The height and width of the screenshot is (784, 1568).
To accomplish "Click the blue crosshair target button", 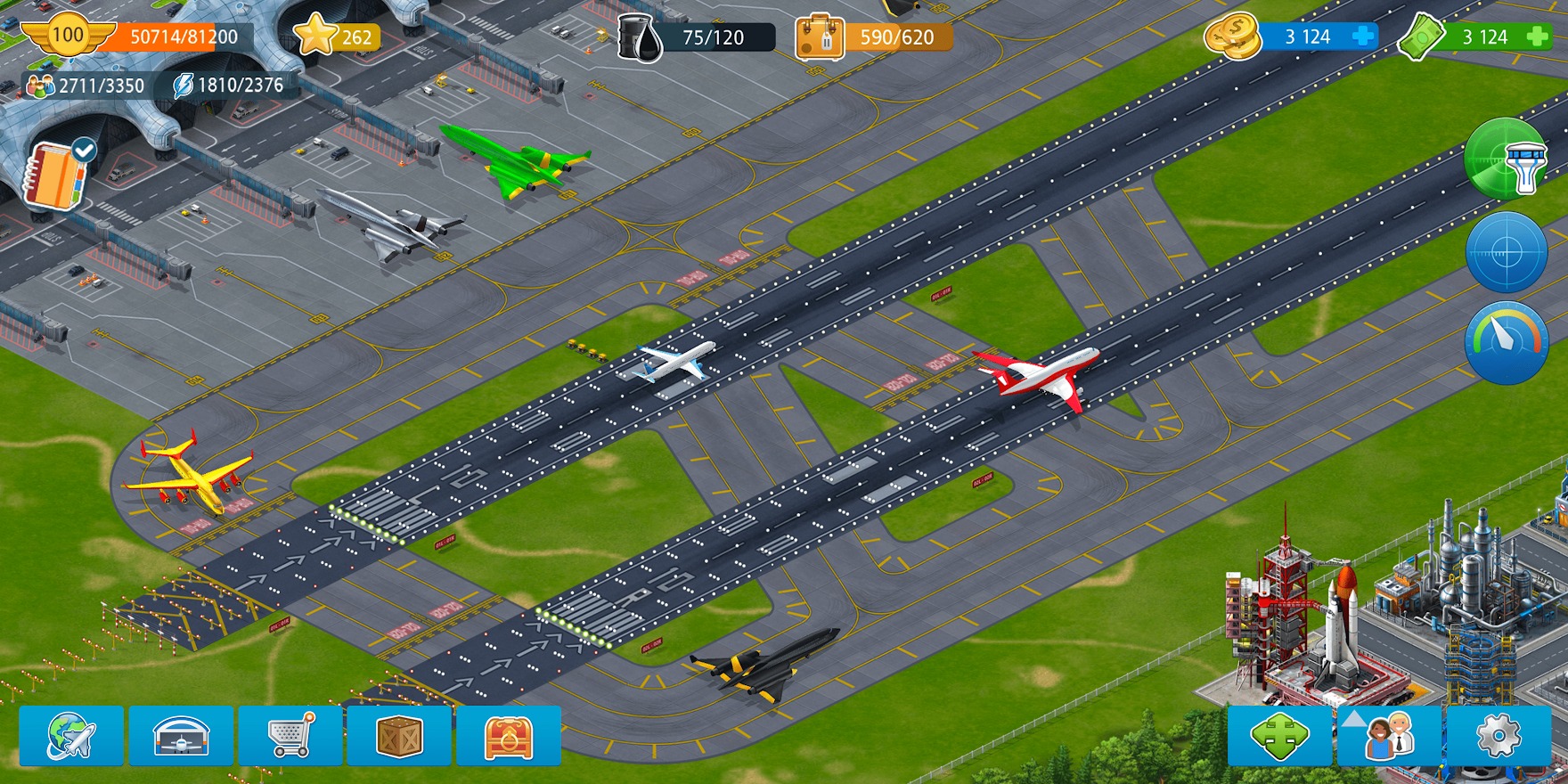I will coord(1507,253).
